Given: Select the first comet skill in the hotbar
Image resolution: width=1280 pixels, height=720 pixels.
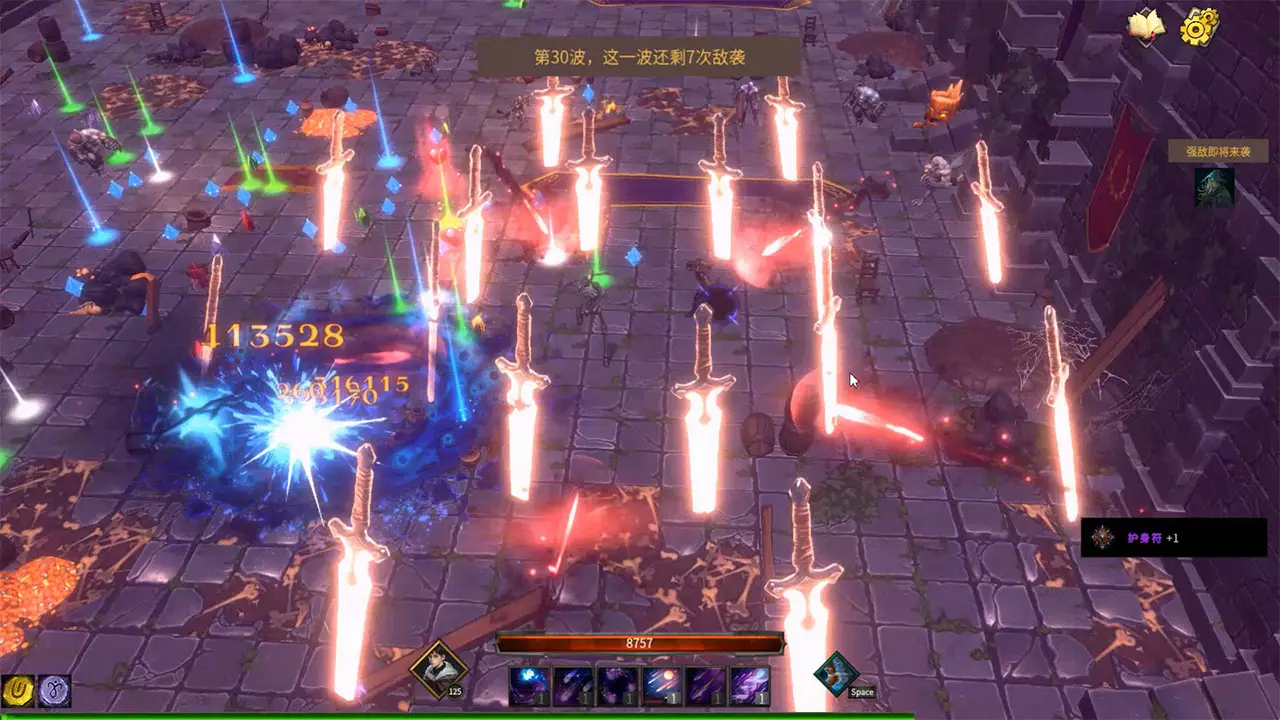Looking at the screenshot, I should pos(528,684).
